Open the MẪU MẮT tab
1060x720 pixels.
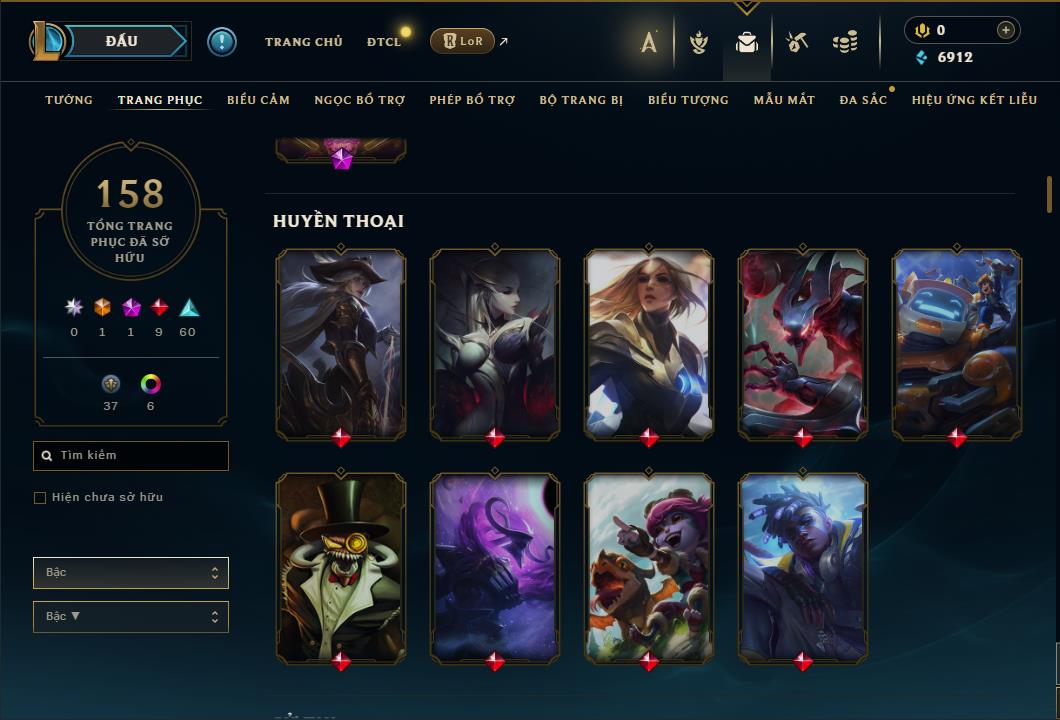pyautogui.click(x=784, y=100)
